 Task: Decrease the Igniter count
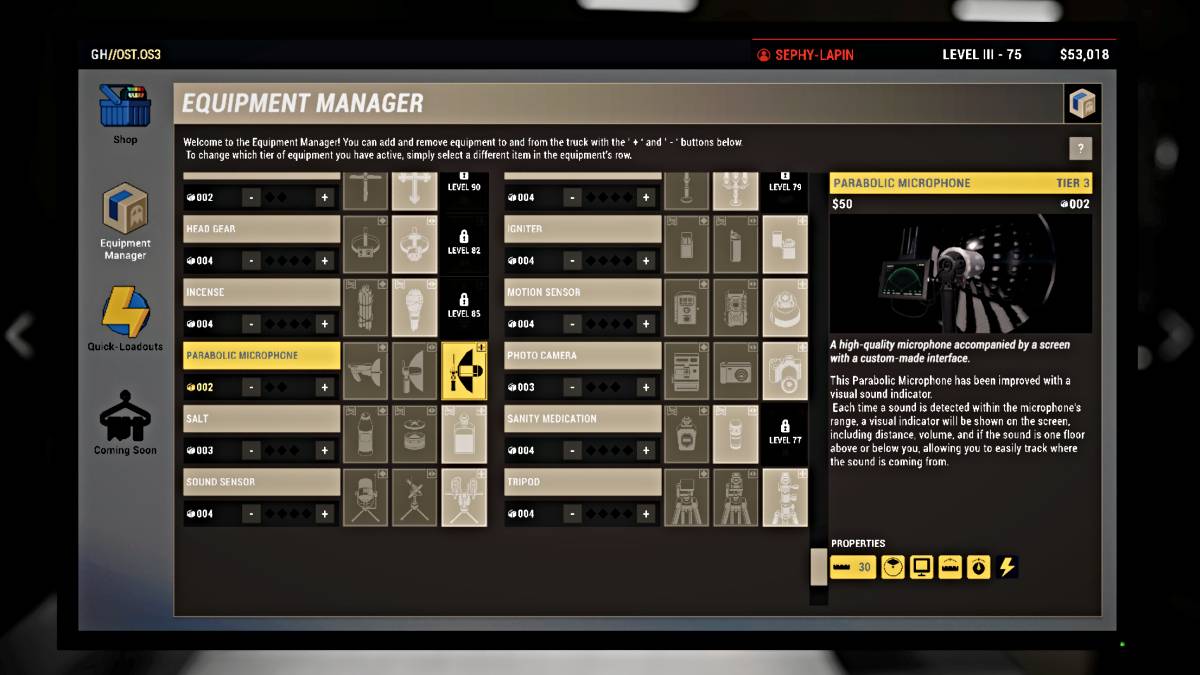(573, 261)
